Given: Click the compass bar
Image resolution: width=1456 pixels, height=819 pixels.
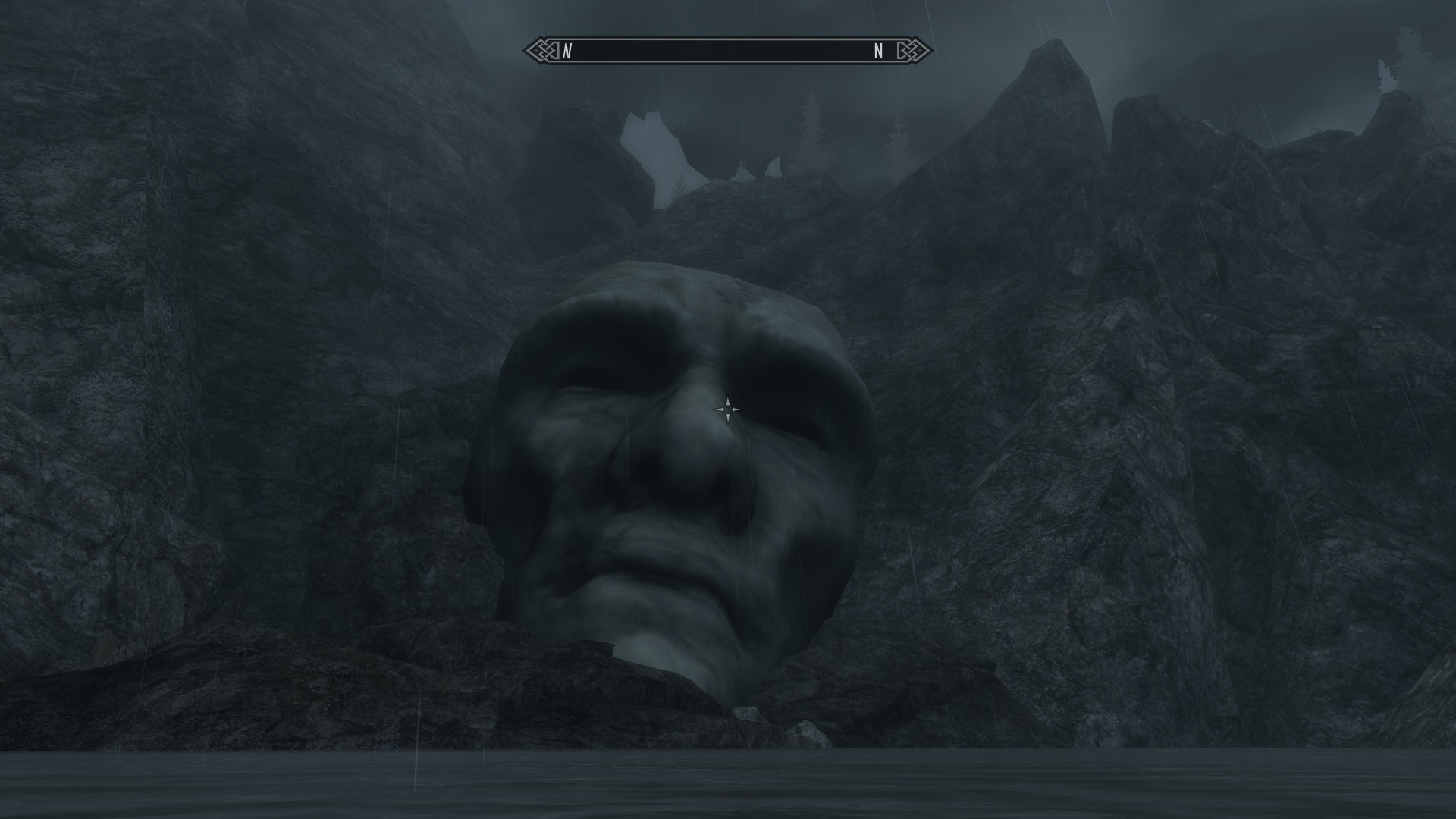Looking at the screenshot, I should (727, 51).
